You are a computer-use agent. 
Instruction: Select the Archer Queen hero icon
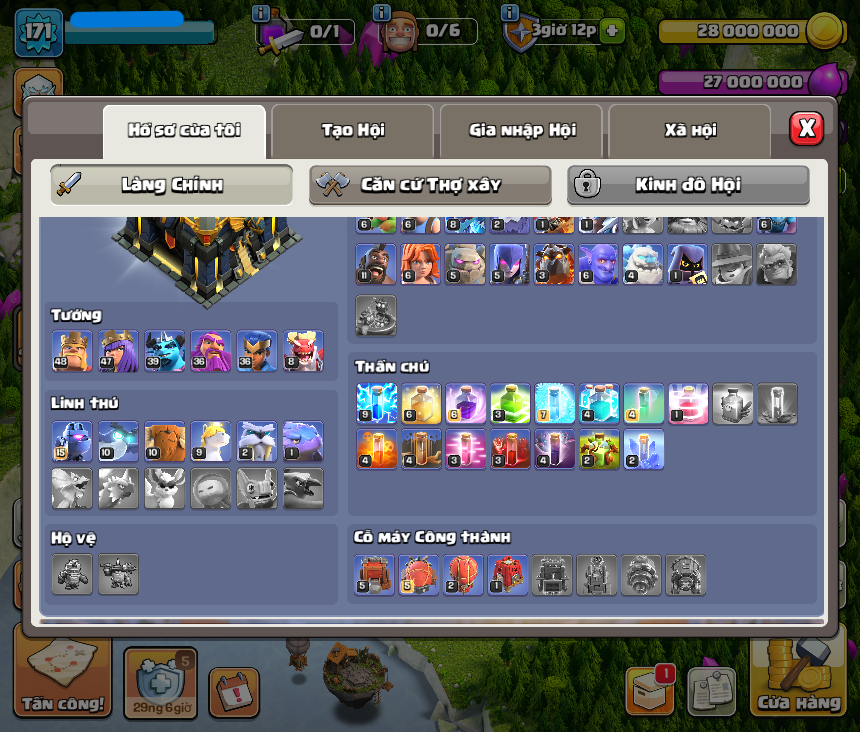pos(118,351)
